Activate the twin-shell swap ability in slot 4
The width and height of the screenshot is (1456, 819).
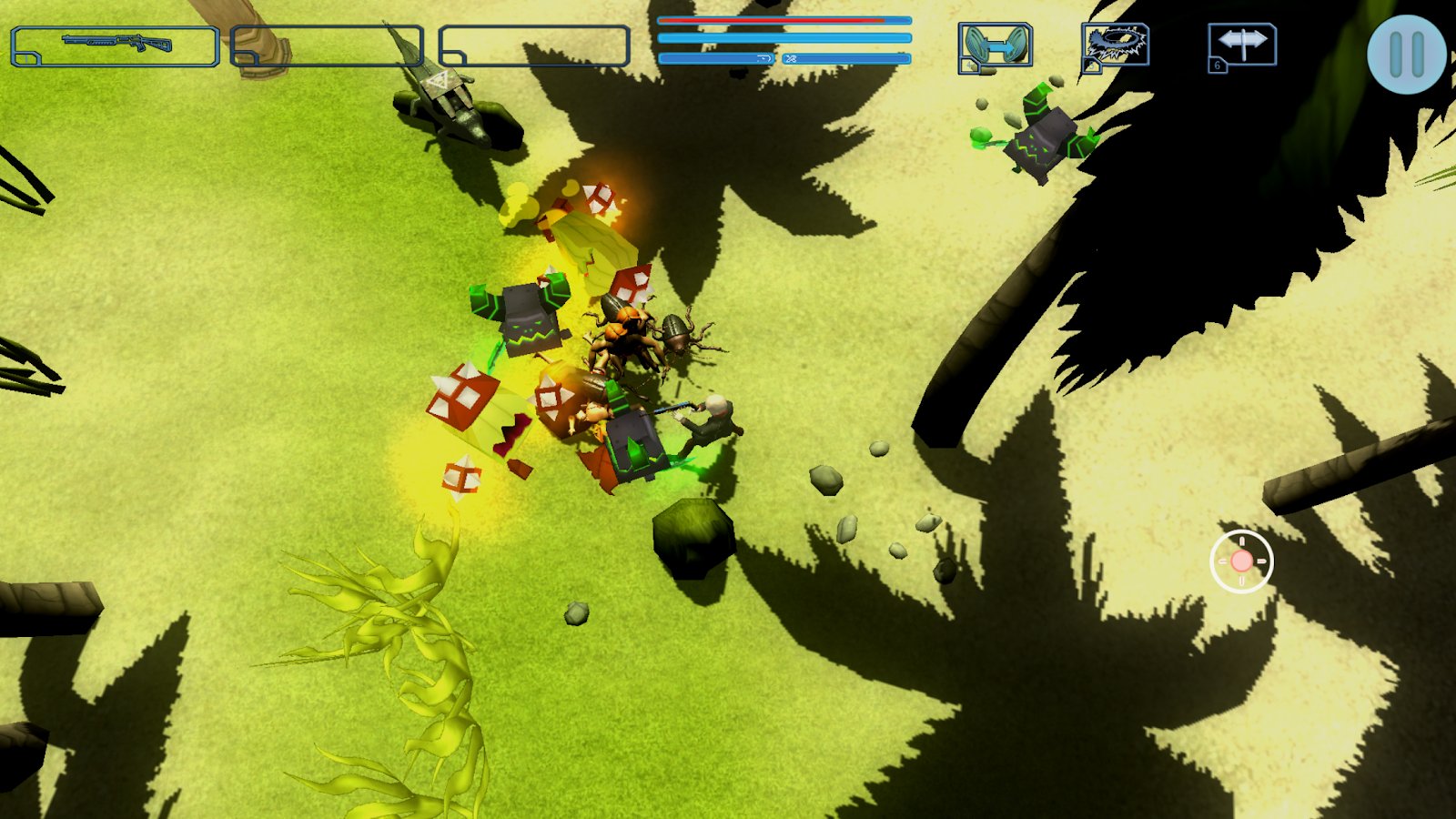[996, 46]
